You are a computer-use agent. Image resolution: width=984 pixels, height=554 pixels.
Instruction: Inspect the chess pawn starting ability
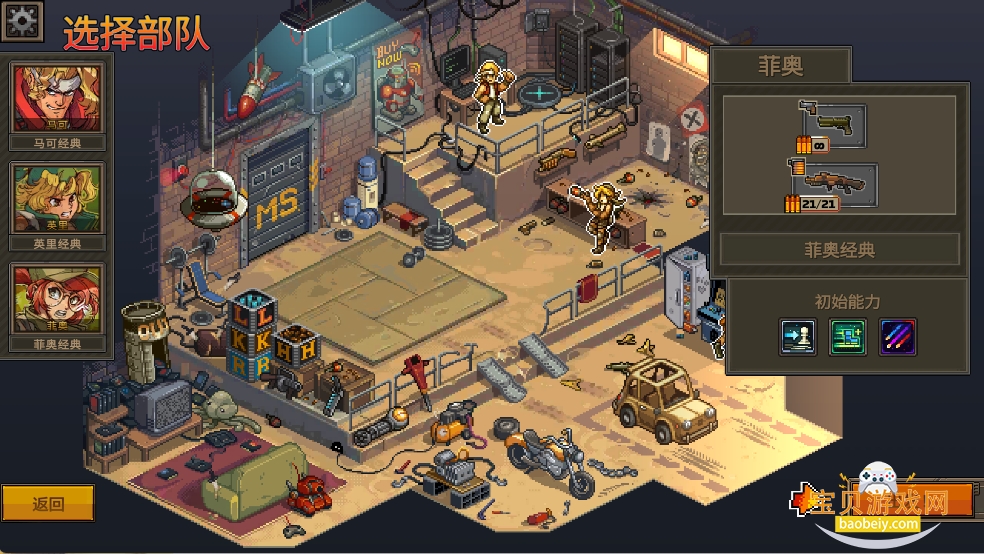click(x=797, y=337)
